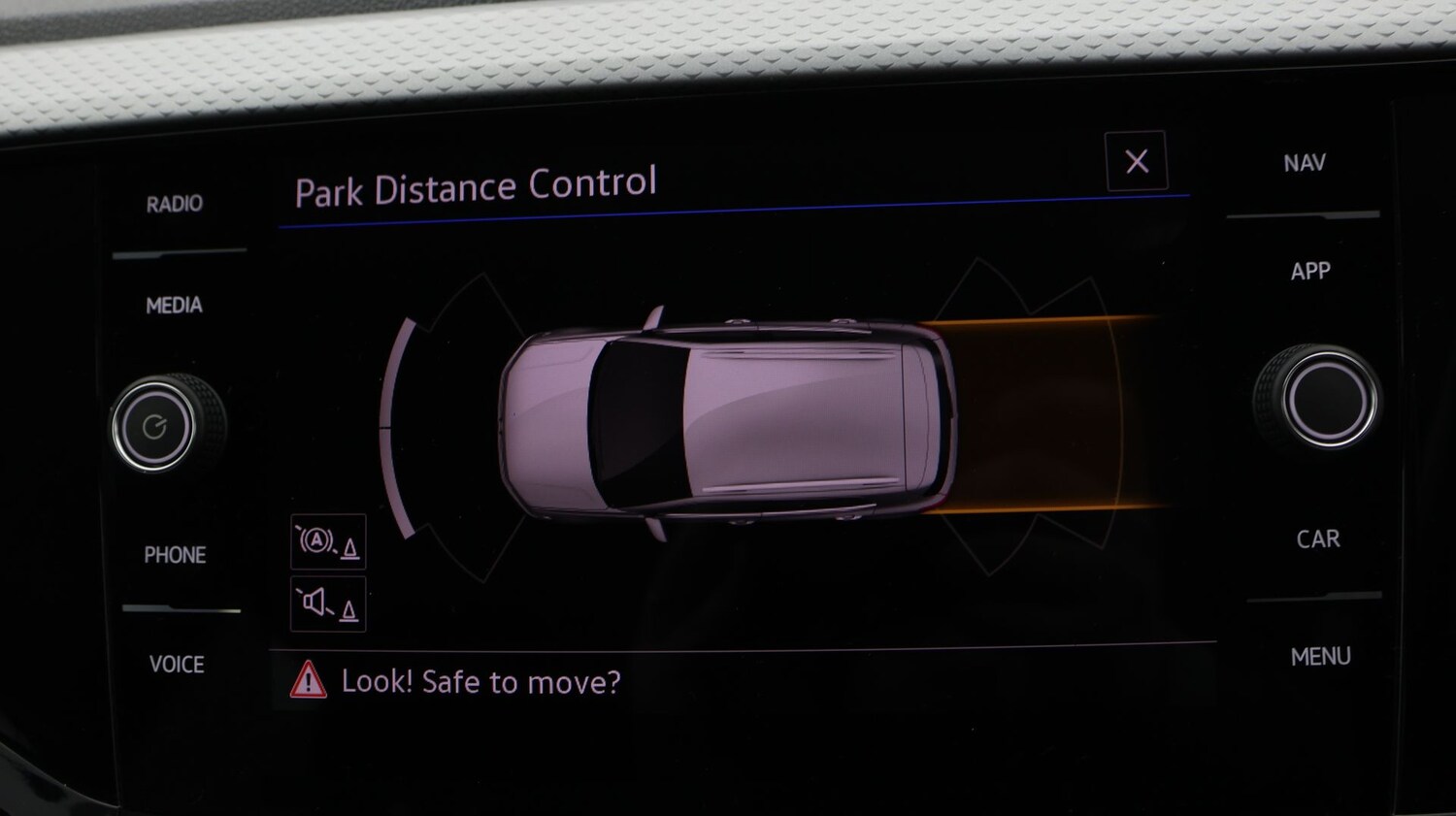Image resolution: width=1456 pixels, height=816 pixels.
Task: Mute the parking sensor warning sound
Action: pyautogui.click(x=328, y=604)
